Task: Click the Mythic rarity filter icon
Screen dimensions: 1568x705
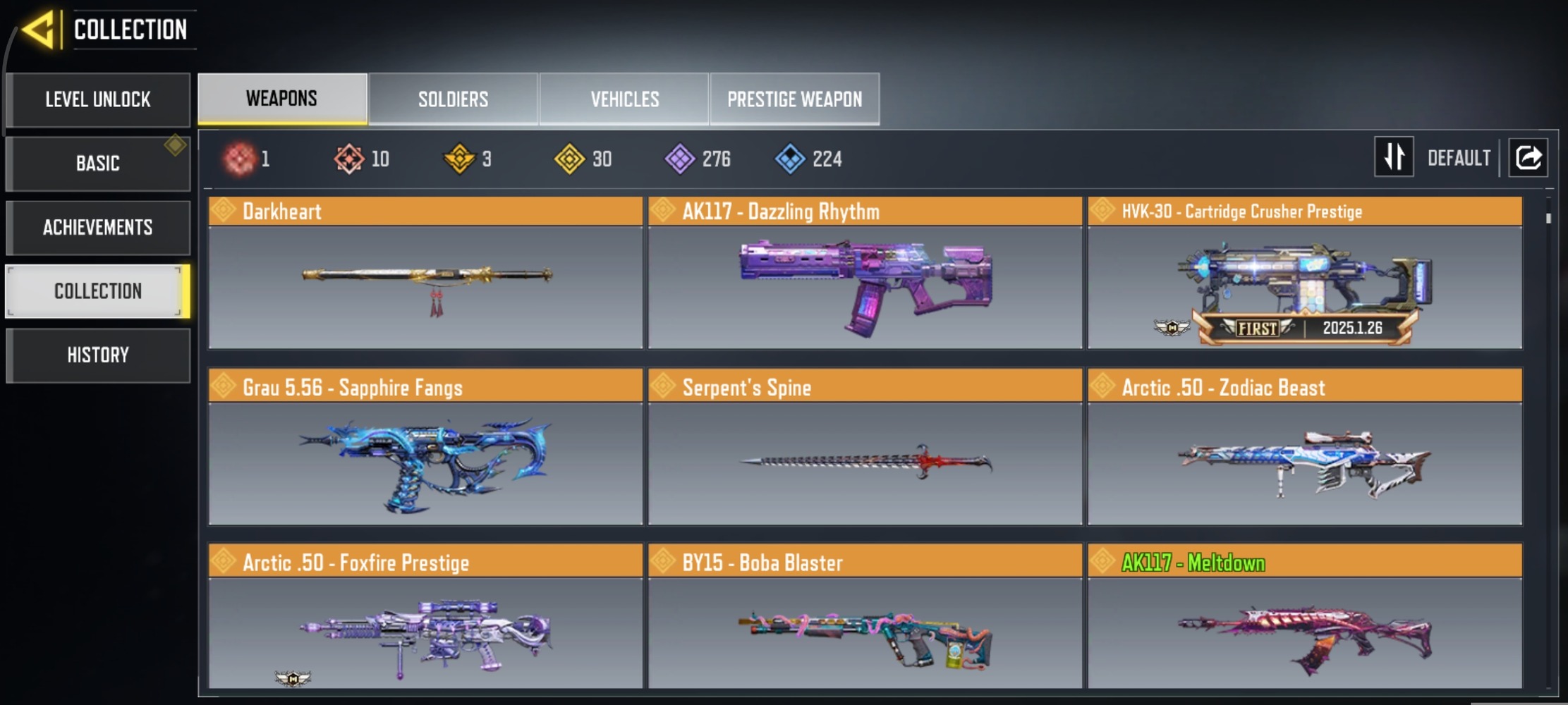Action: 240,159
